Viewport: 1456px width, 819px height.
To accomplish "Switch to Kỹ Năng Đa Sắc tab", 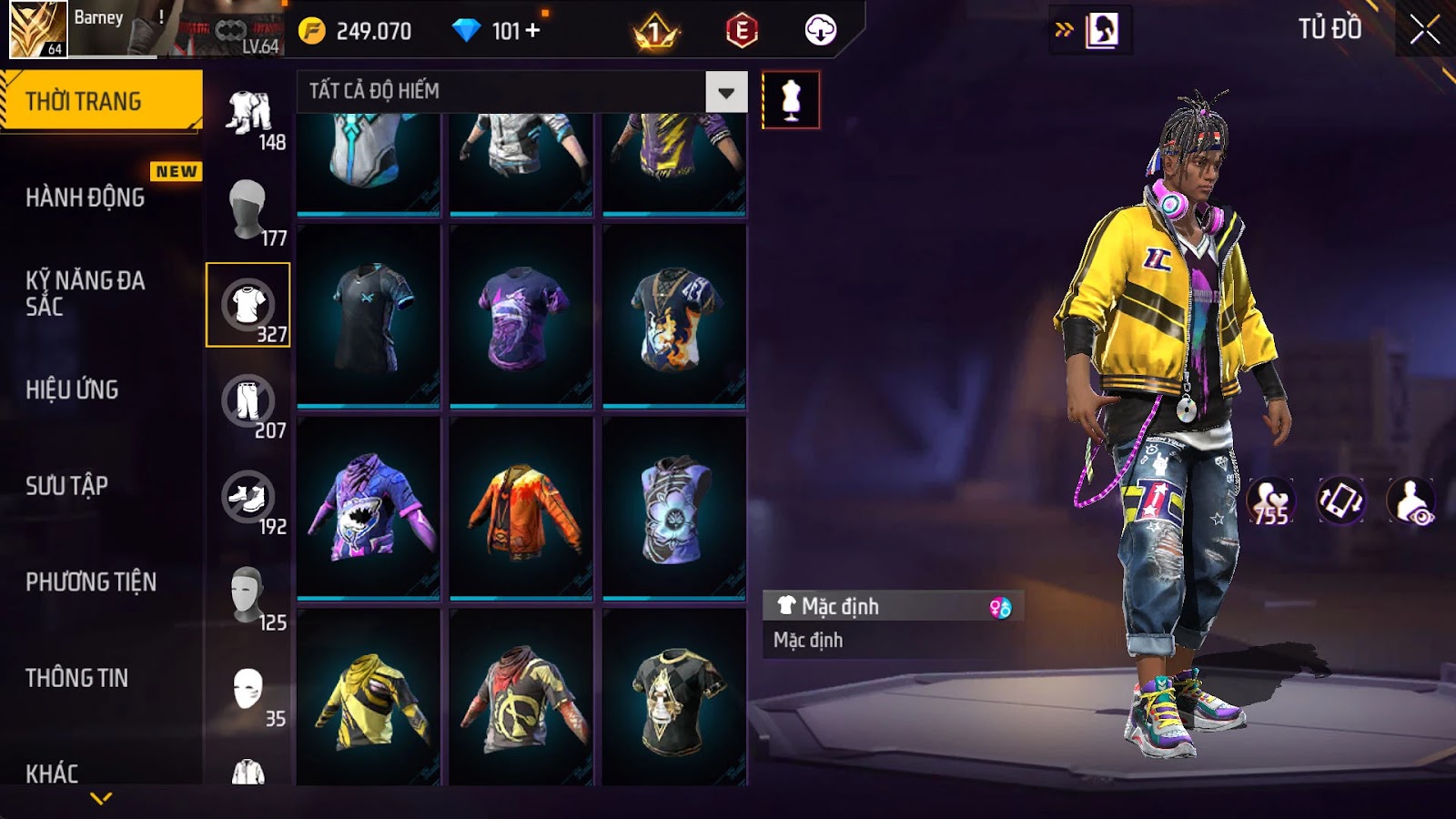I will point(85,293).
